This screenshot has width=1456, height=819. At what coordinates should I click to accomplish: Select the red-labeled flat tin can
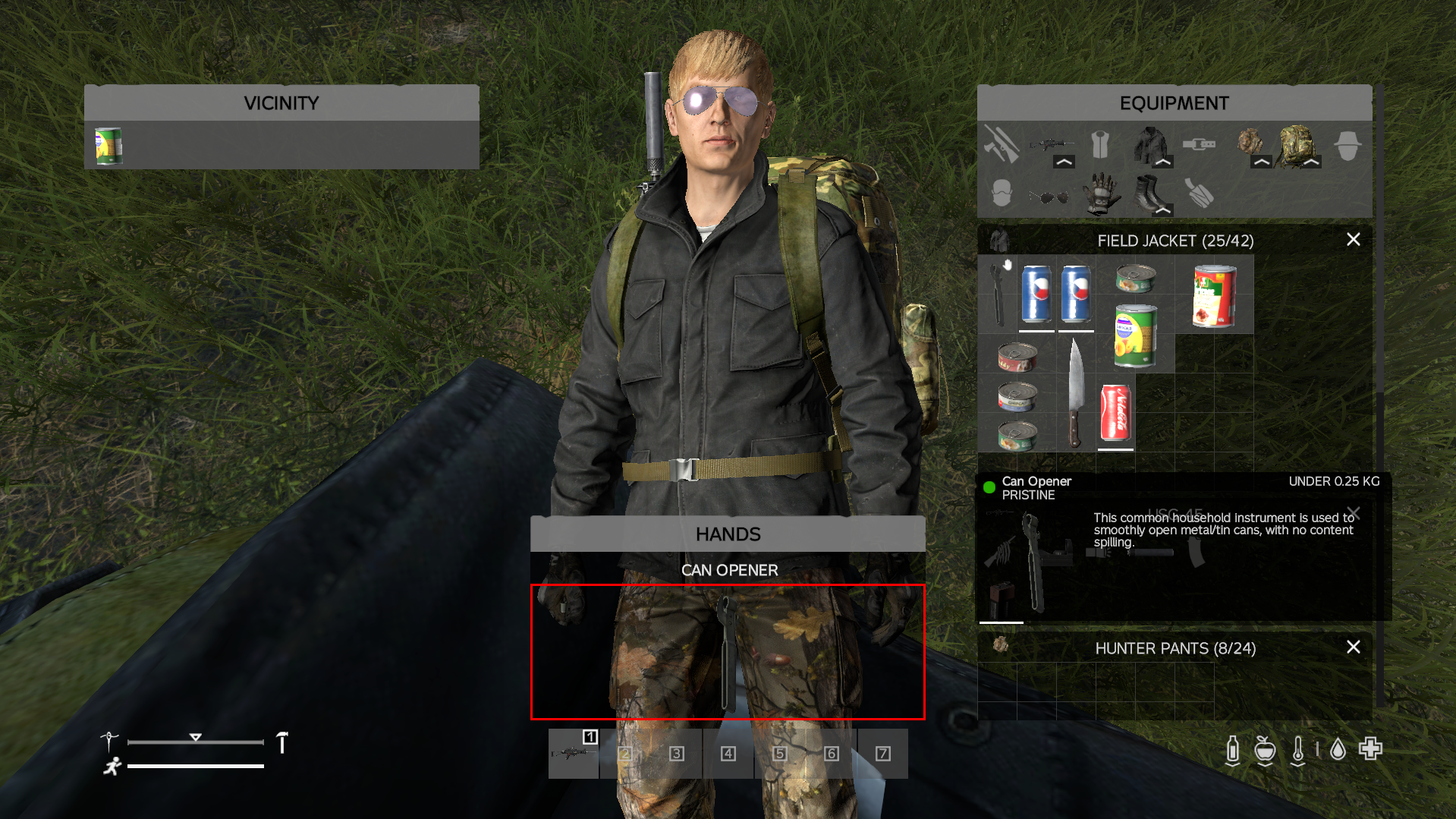tap(1017, 356)
